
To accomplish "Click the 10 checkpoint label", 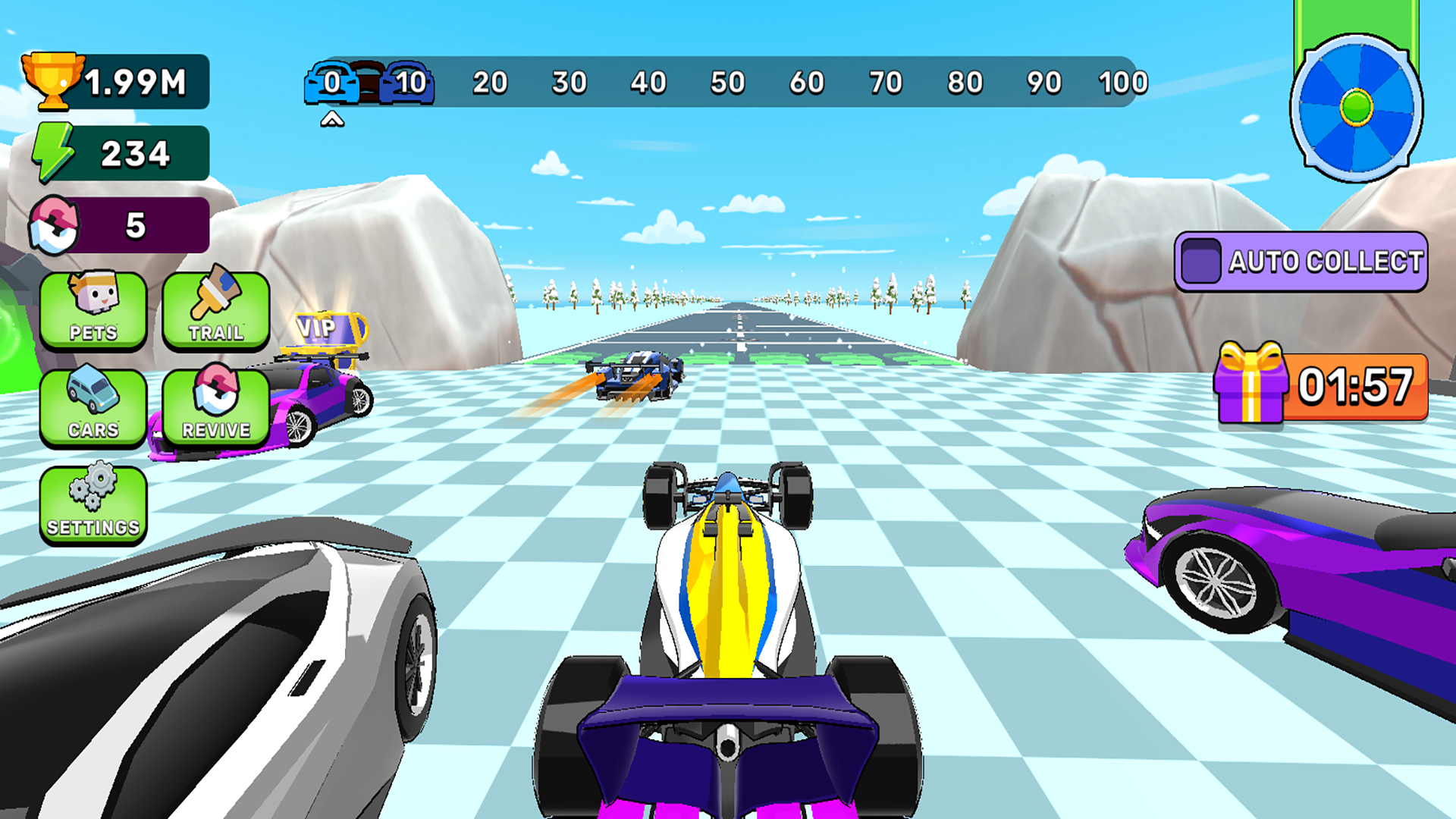I will click(407, 82).
